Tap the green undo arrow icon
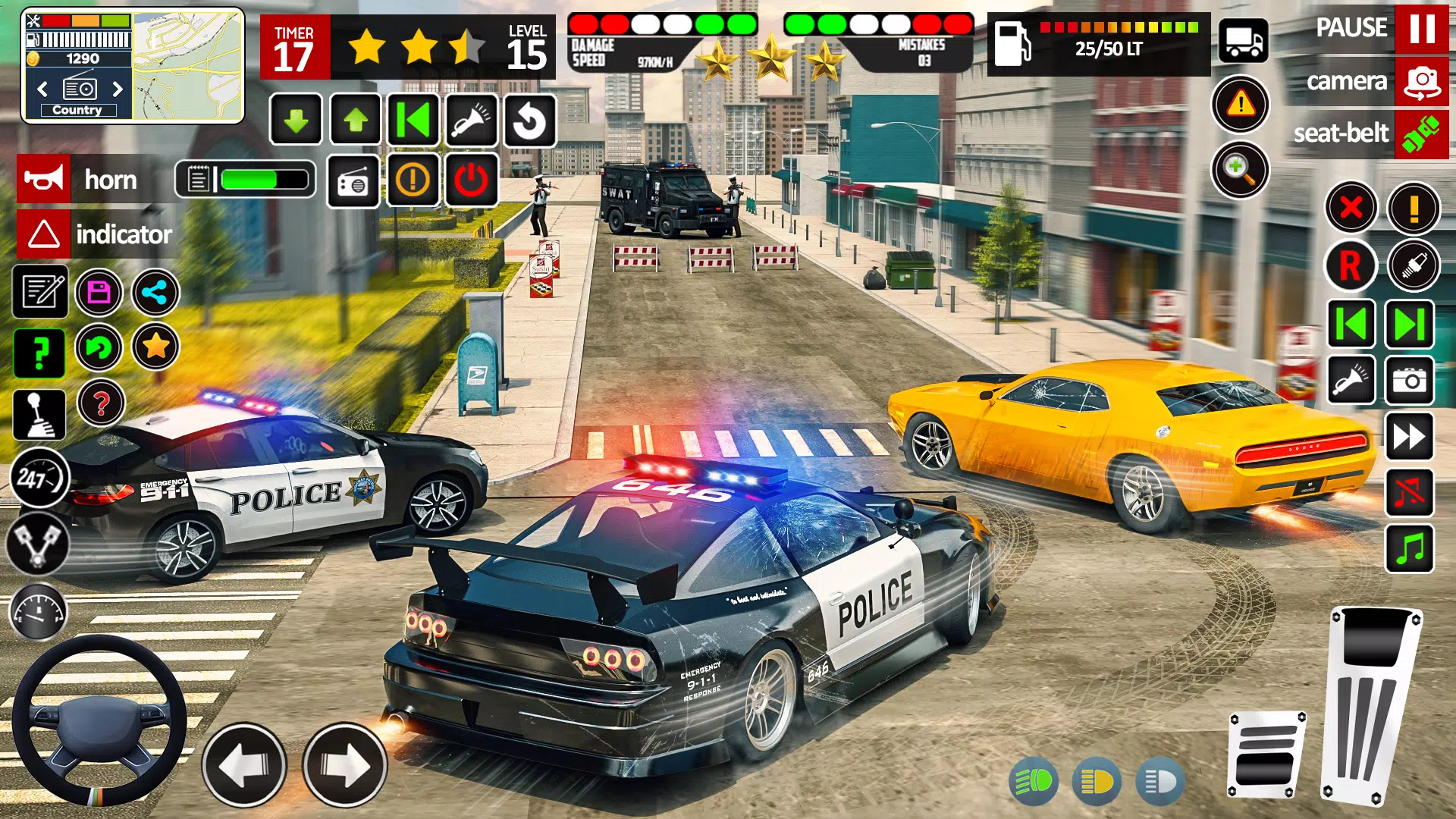This screenshot has height=819, width=1456. [x=101, y=347]
